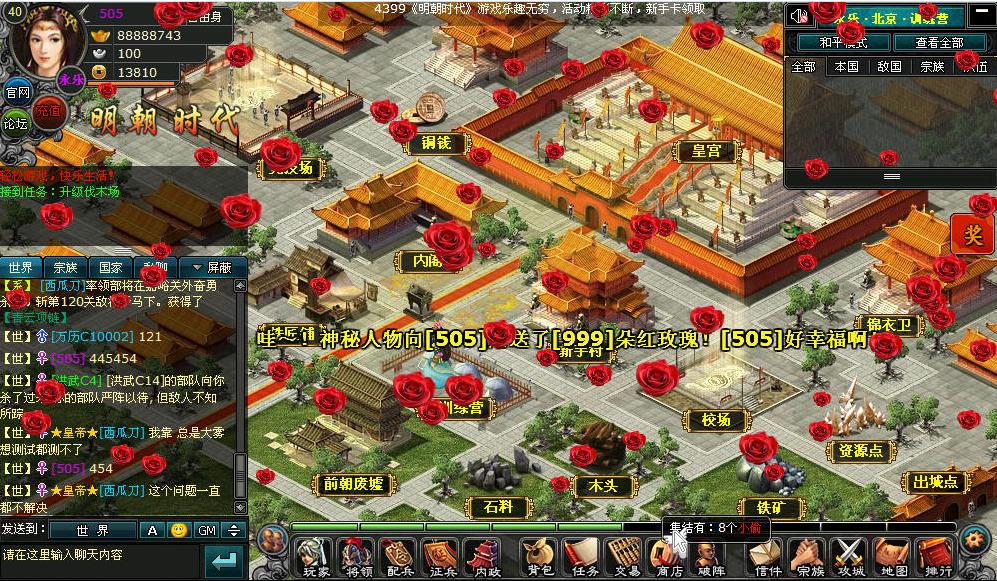The image size is (997, 581).
Task: Select the 敌国 enemy nation tab
Action: click(x=889, y=67)
